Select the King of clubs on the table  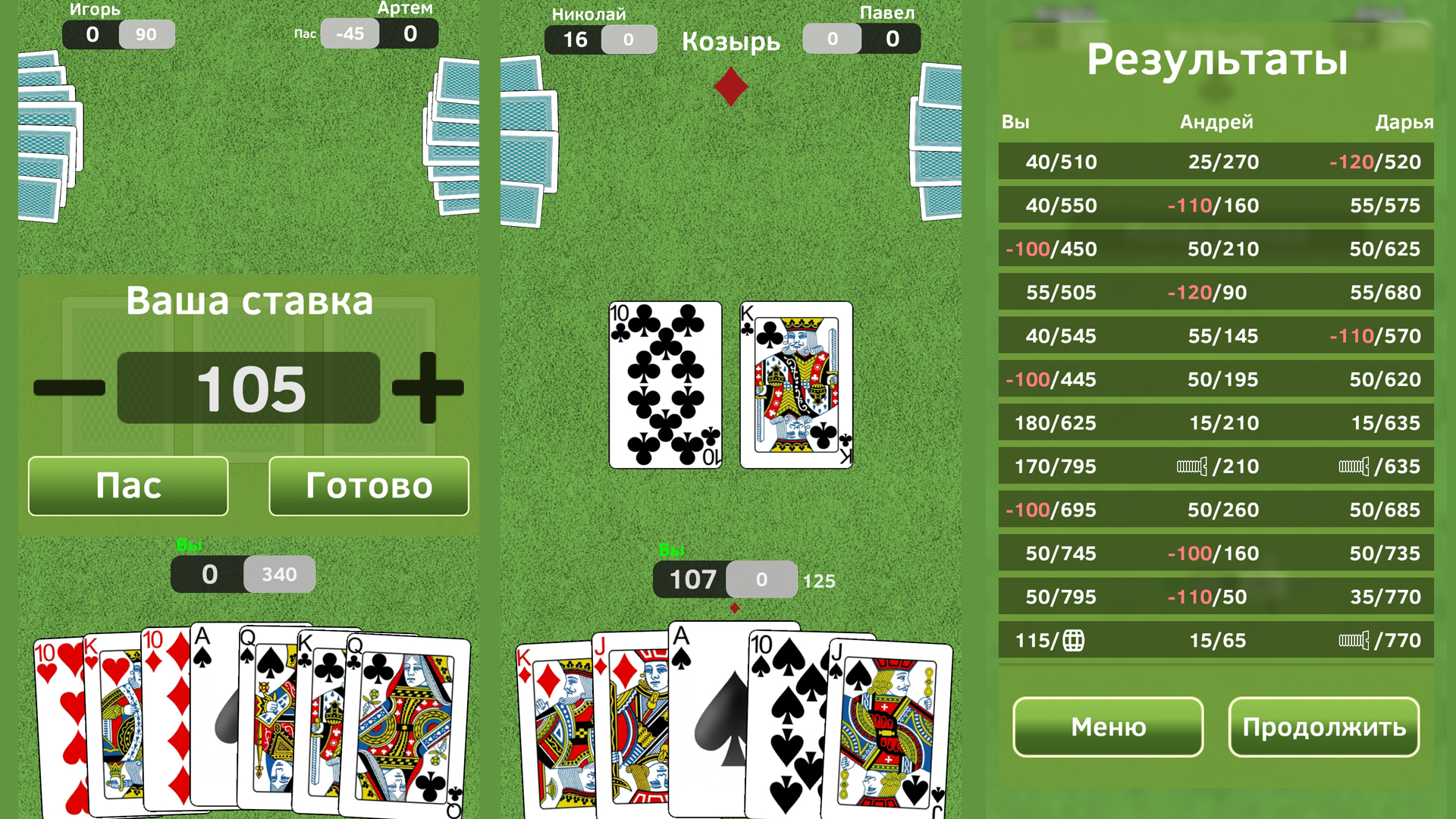[x=796, y=385]
